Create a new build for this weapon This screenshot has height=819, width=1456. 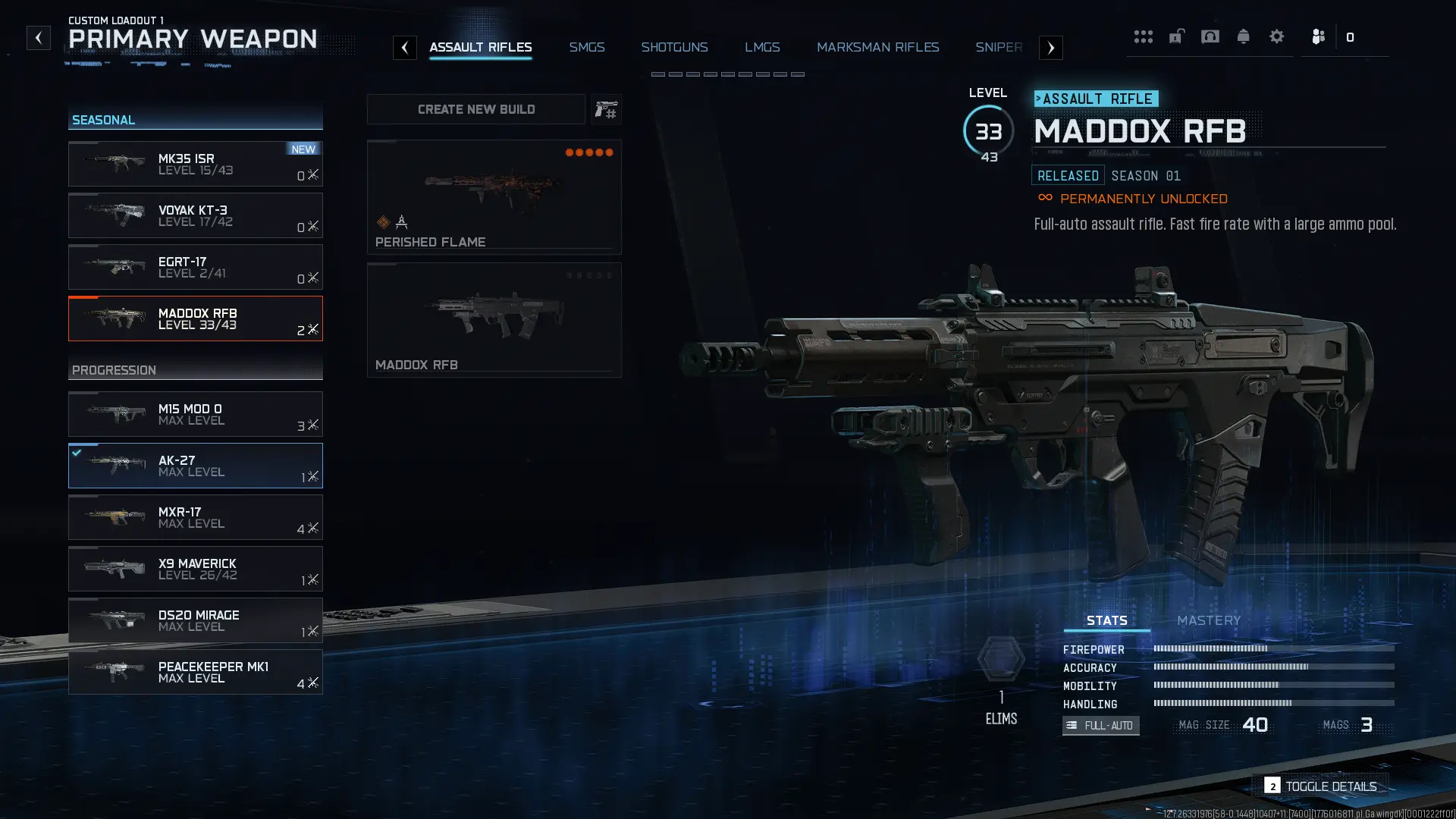[475, 110]
